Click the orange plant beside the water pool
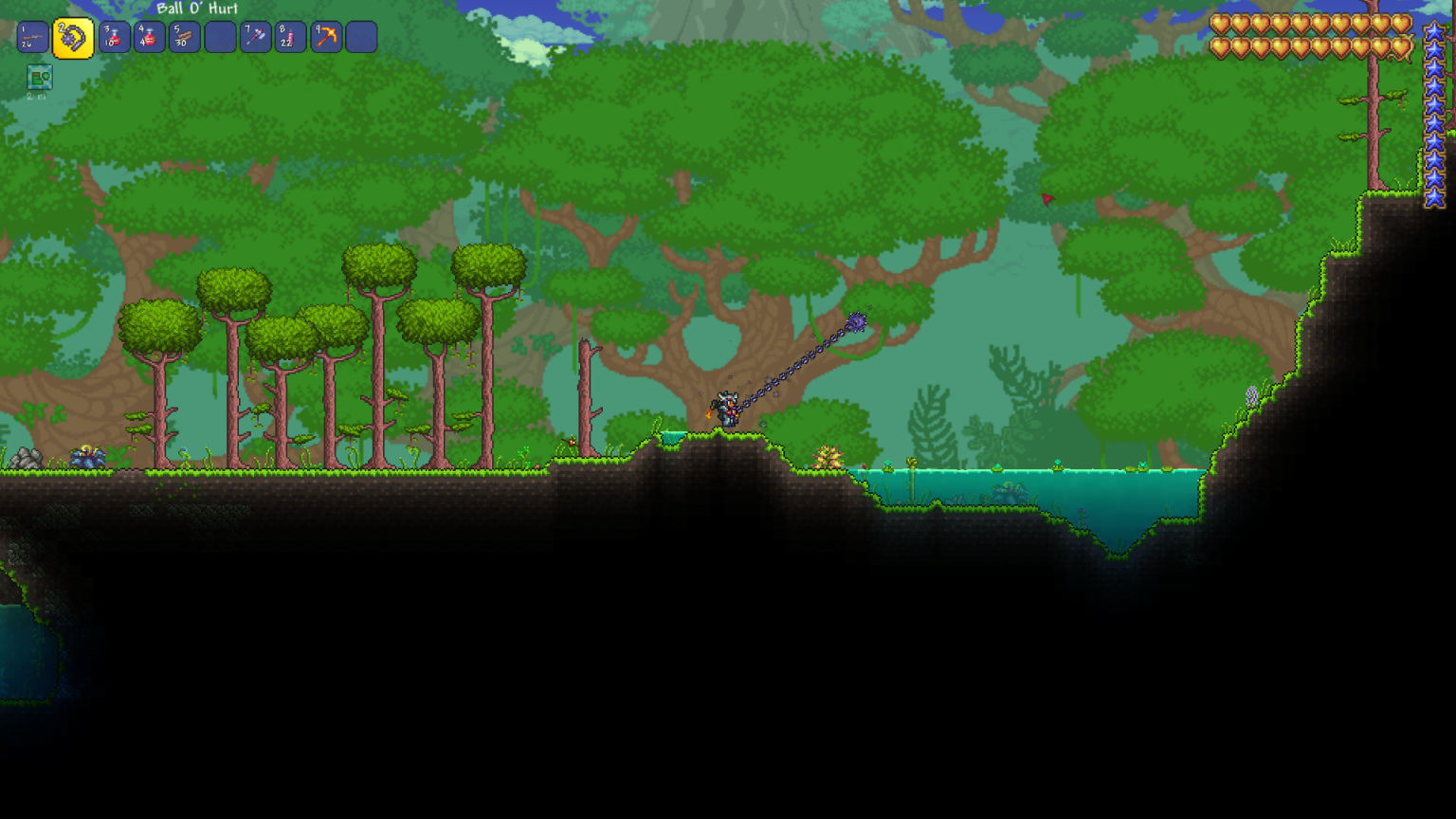1456x819 pixels. pos(828,455)
